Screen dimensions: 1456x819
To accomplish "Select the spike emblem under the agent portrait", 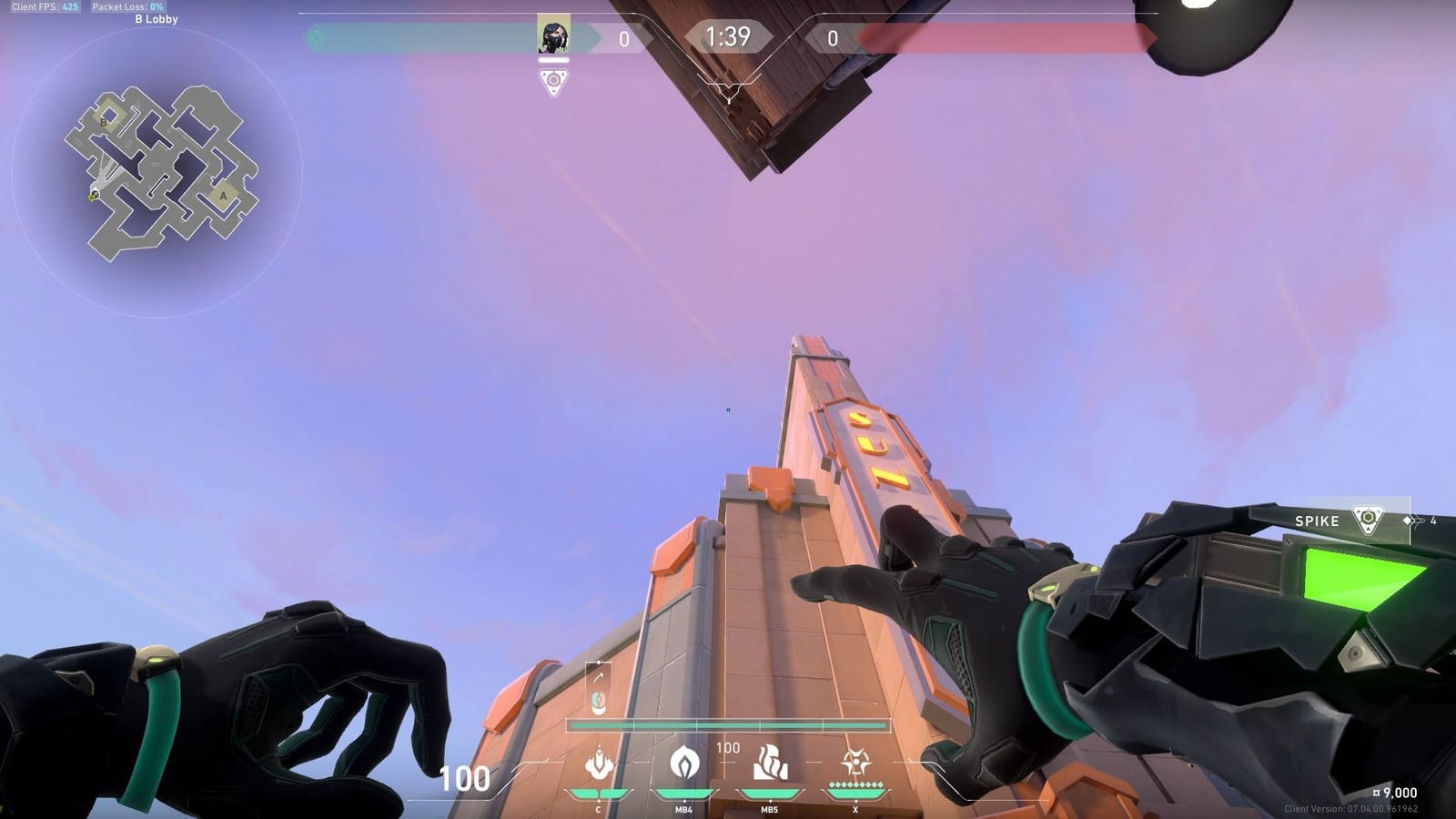I will point(553,83).
